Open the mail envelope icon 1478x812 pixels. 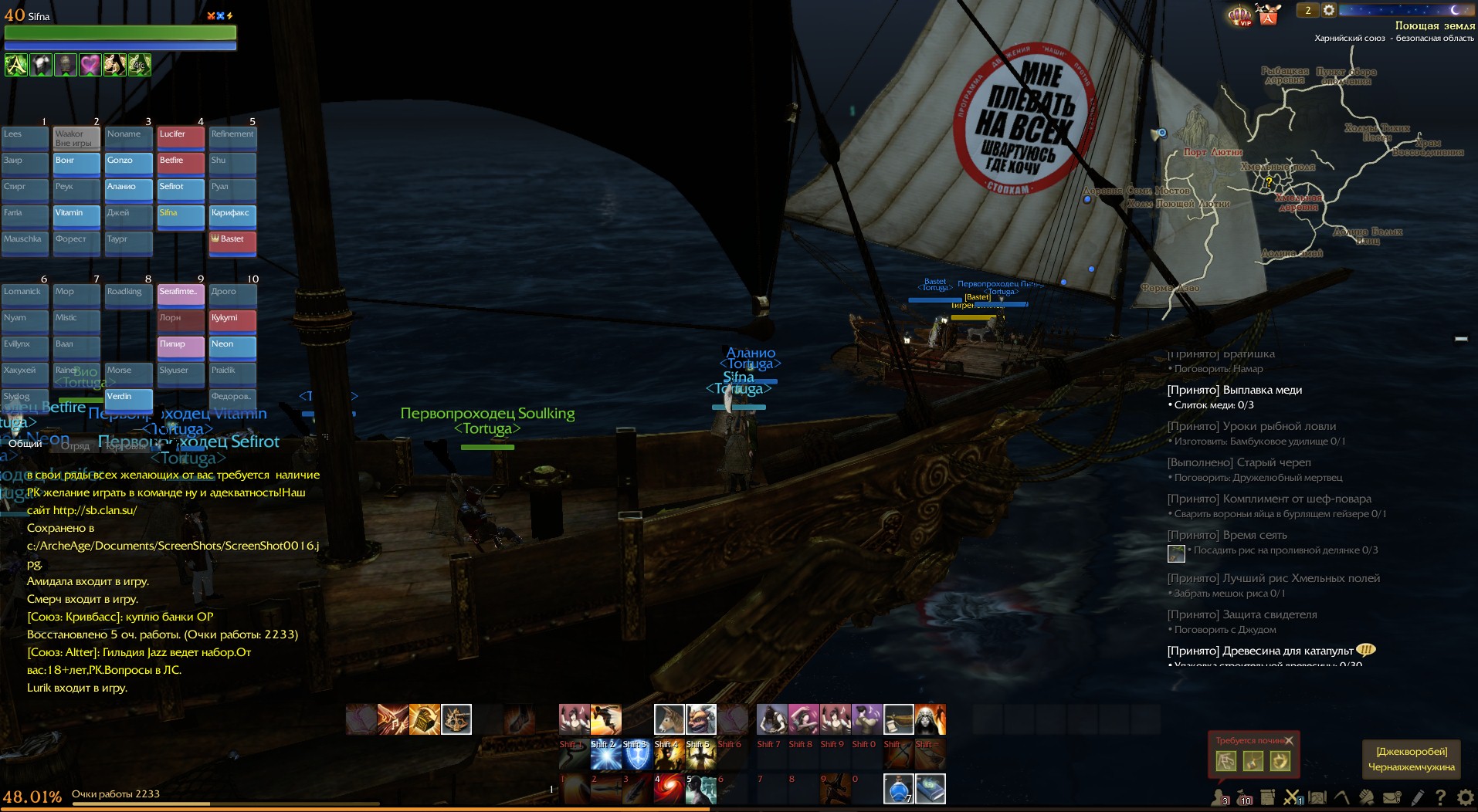(x=1392, y=797)
